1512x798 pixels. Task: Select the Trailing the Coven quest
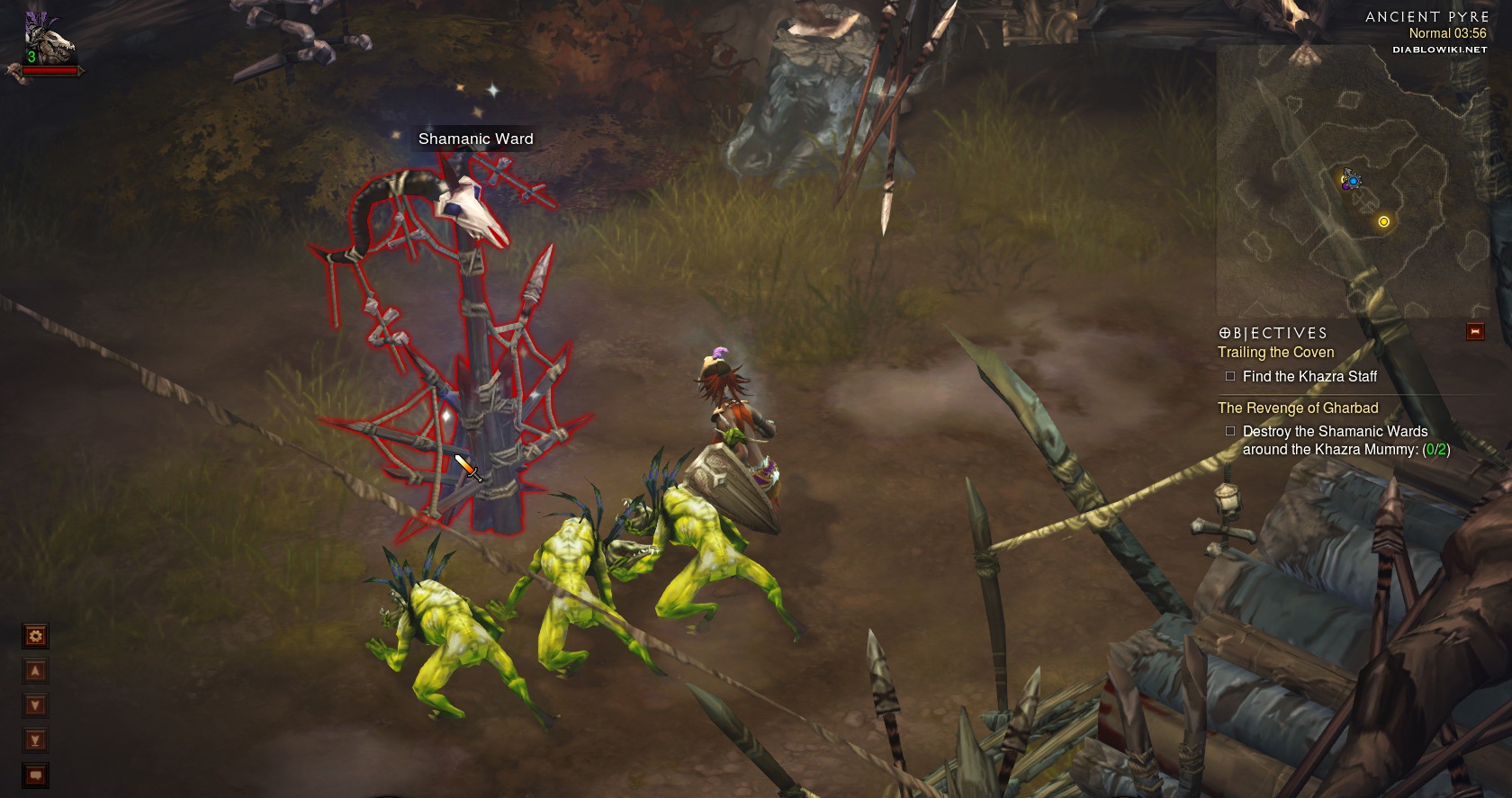(x=1275, y=353)
